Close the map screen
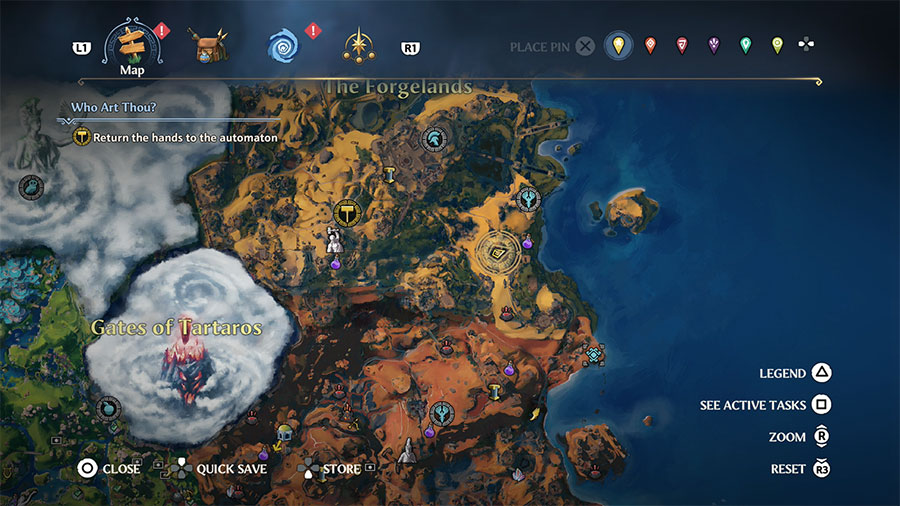The image size is (900, 506). click(87, 468)
